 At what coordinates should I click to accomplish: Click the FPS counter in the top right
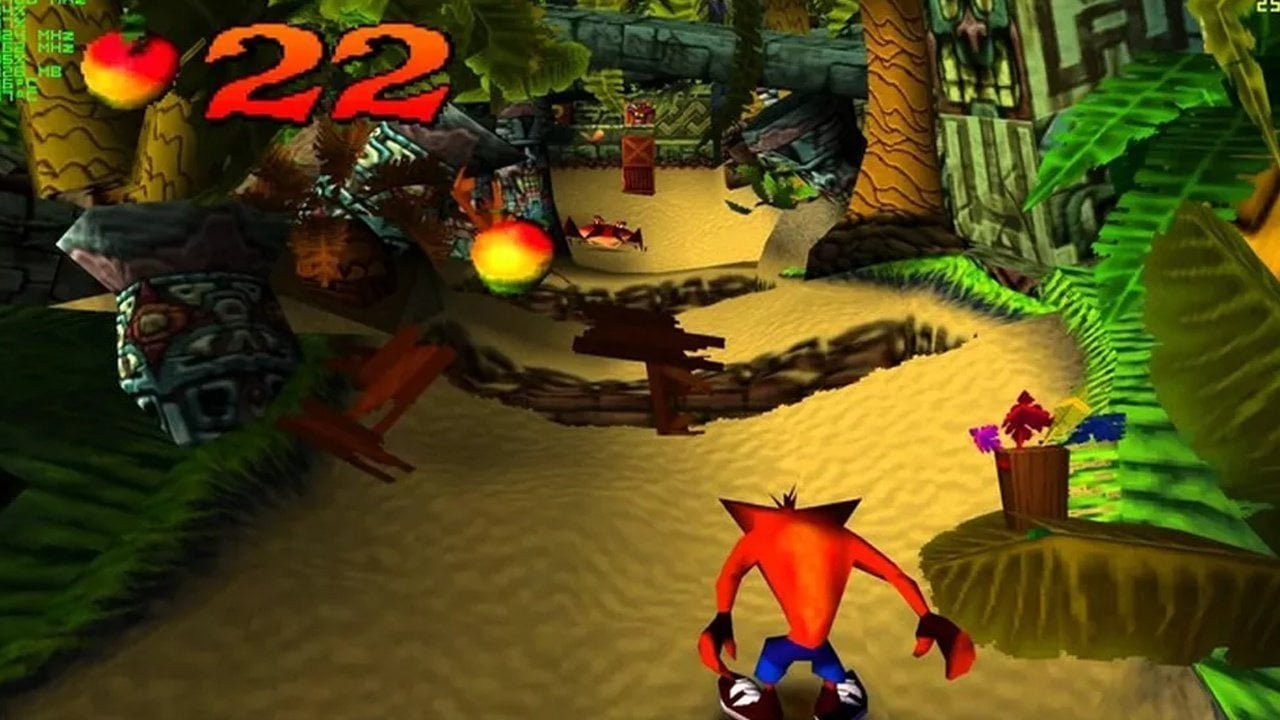click(1268, 8)
